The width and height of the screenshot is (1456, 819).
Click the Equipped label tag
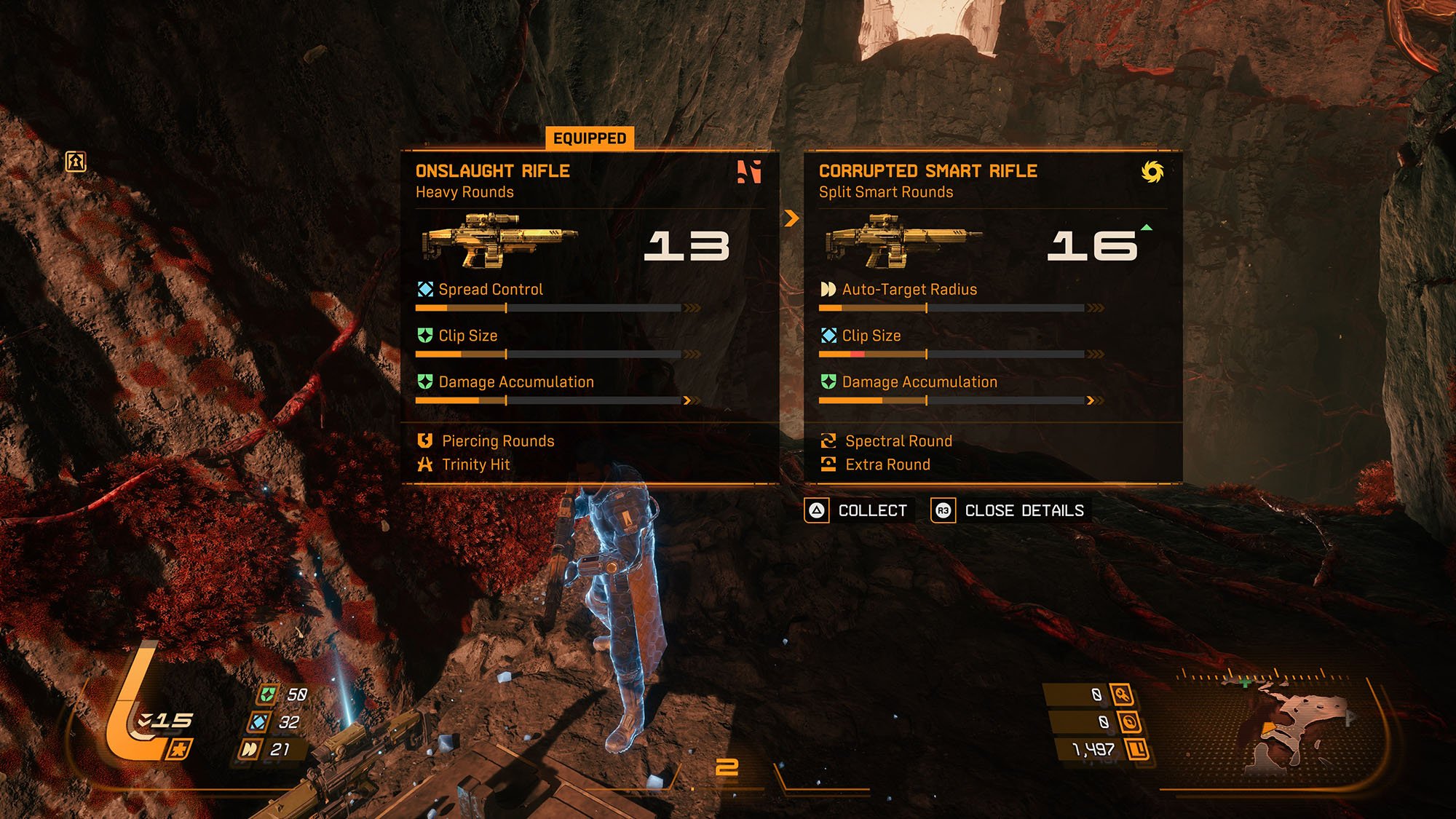[590, 138]
